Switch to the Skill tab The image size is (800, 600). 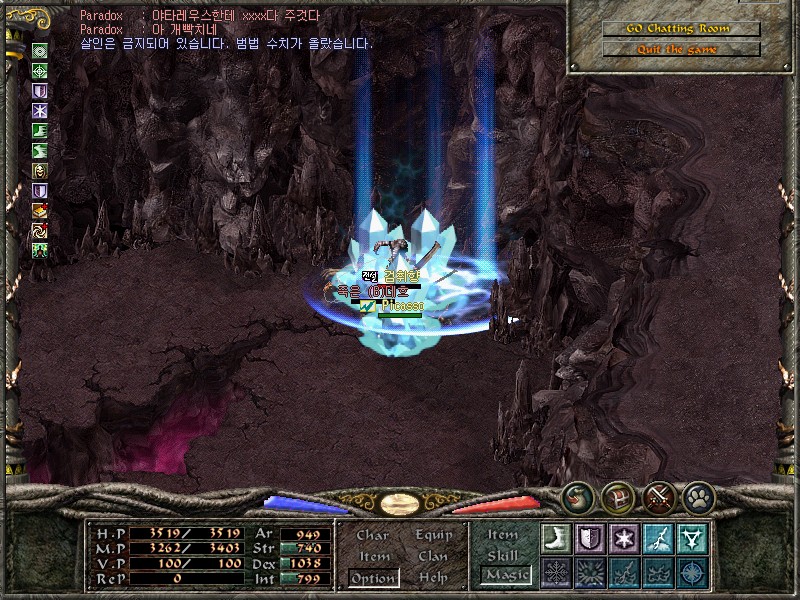(503, 556)
